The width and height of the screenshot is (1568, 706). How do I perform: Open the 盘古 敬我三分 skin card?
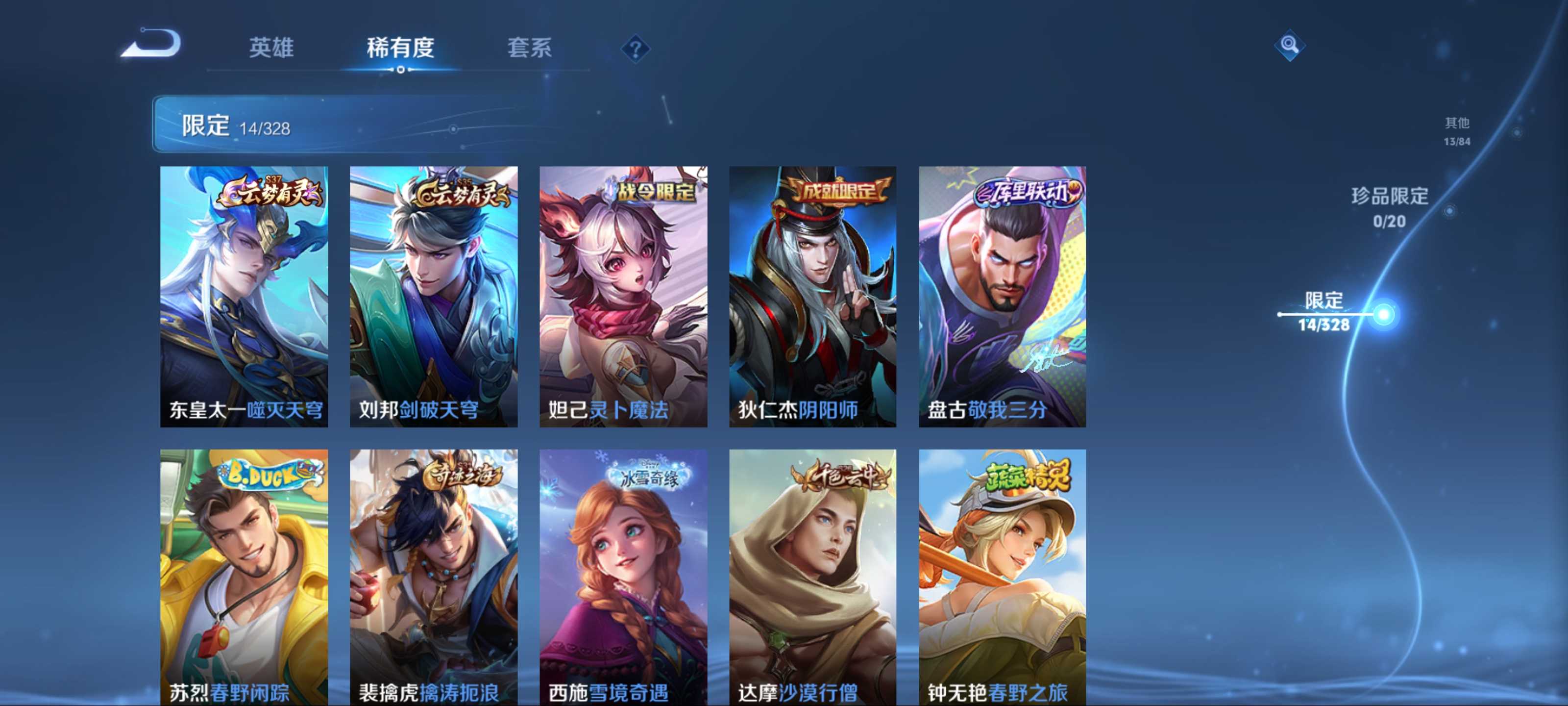point(1002,296)
